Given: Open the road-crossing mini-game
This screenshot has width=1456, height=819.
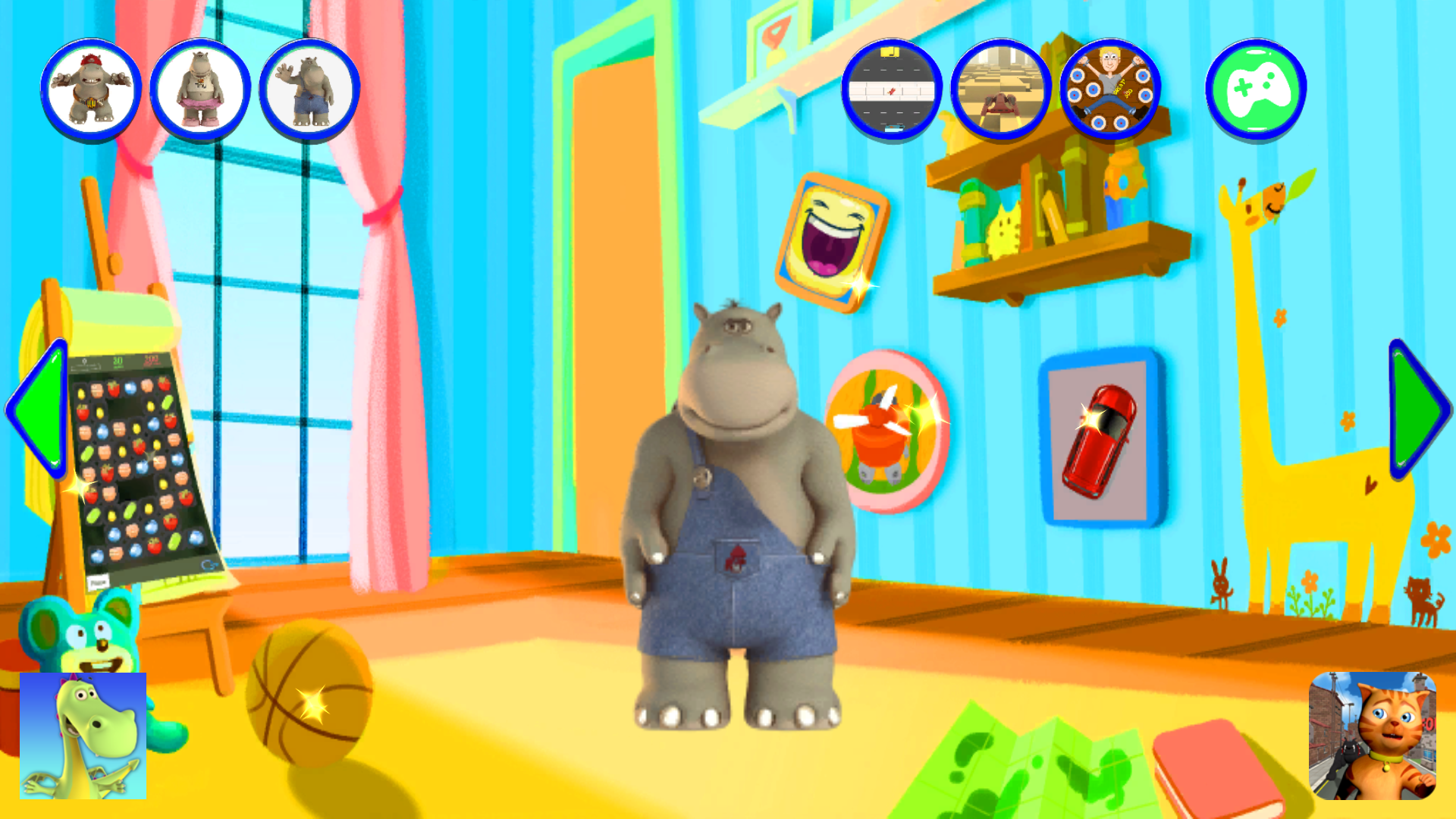Looking at the screenshot, I should (x=891, y=88).
